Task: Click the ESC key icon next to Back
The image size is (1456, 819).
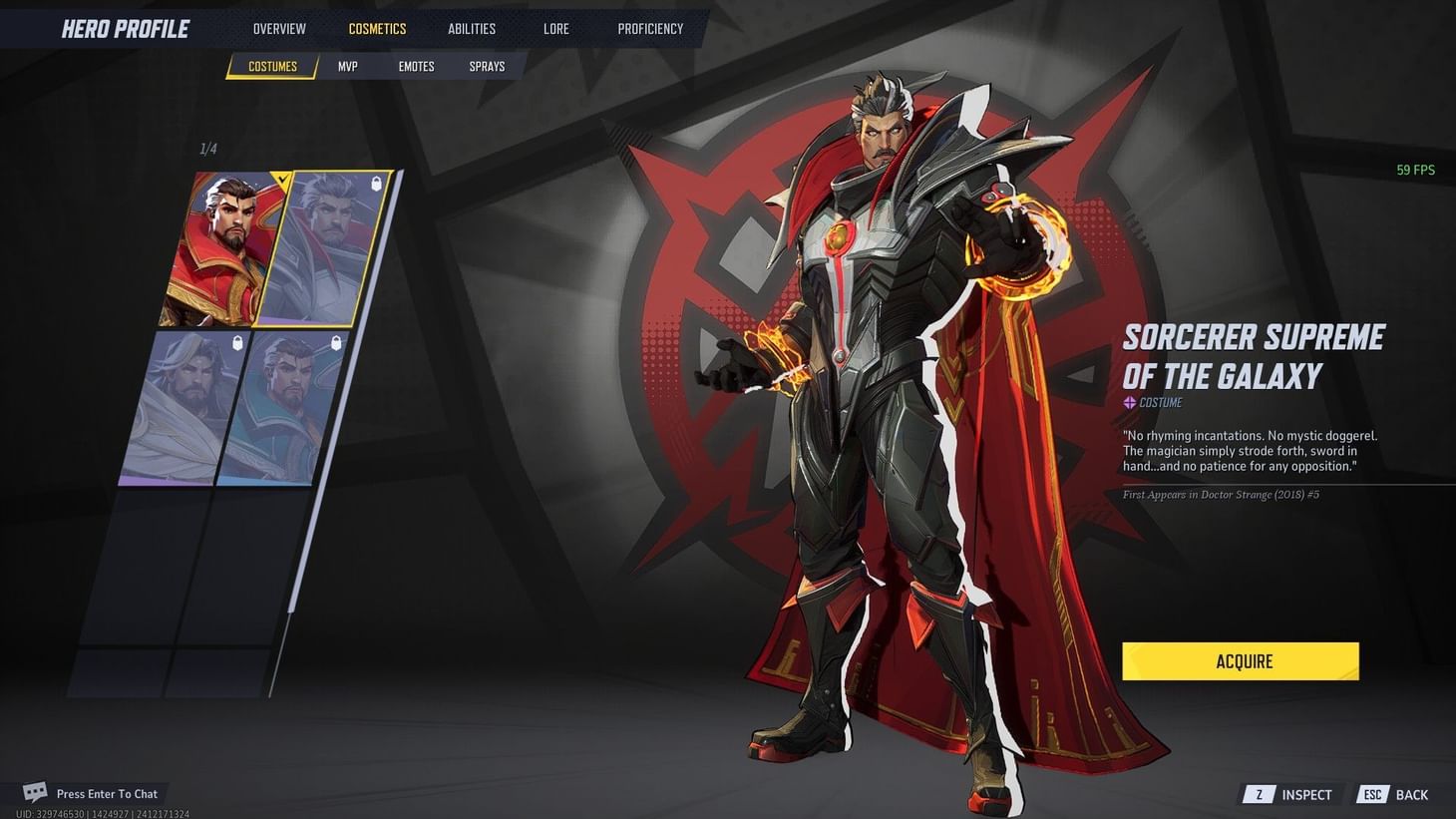Action: coord(1372,794)
